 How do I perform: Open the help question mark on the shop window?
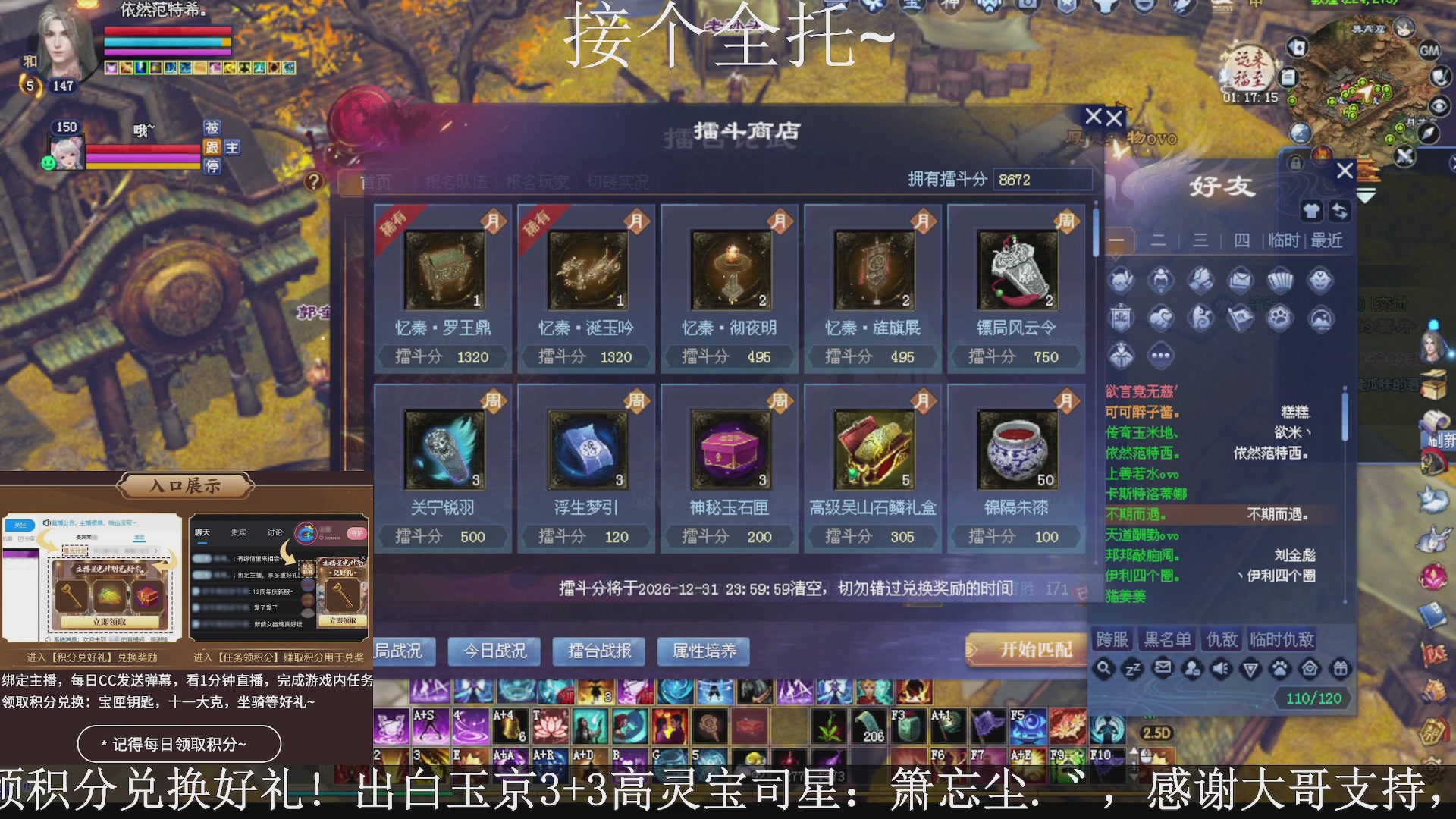[x=314, y=180]
